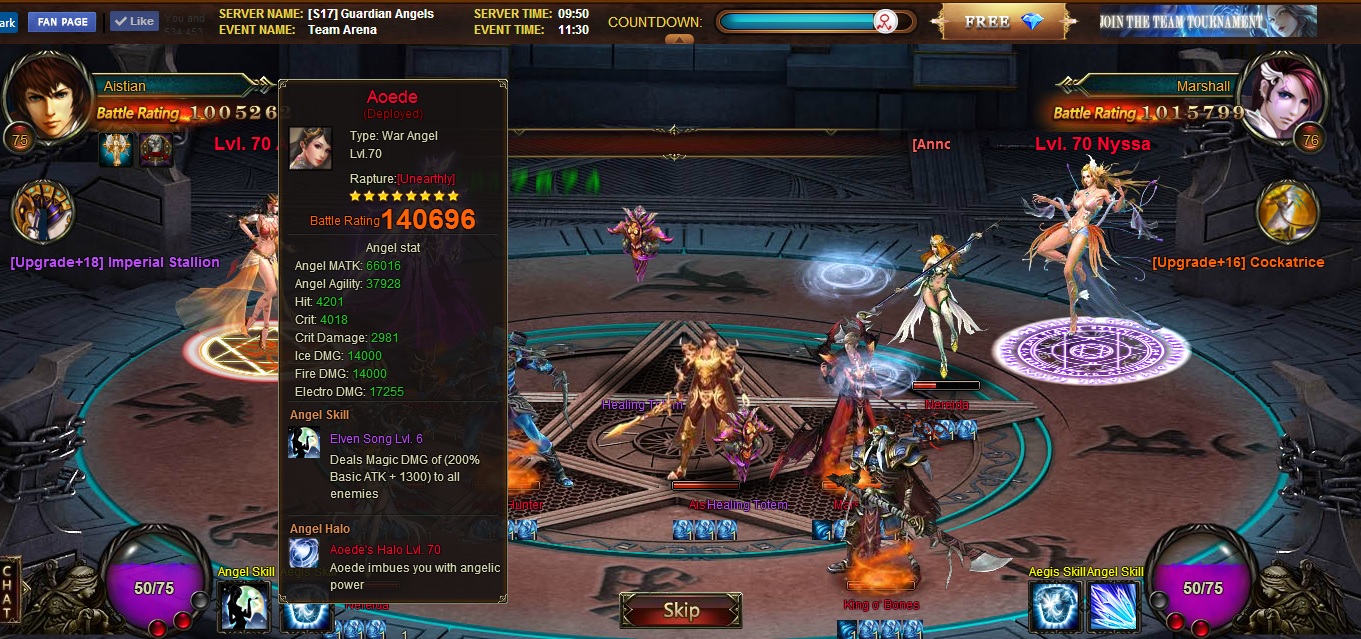Claim the FREE diamond offer
Screen dimensions: 1361x639
[1003, 21]
